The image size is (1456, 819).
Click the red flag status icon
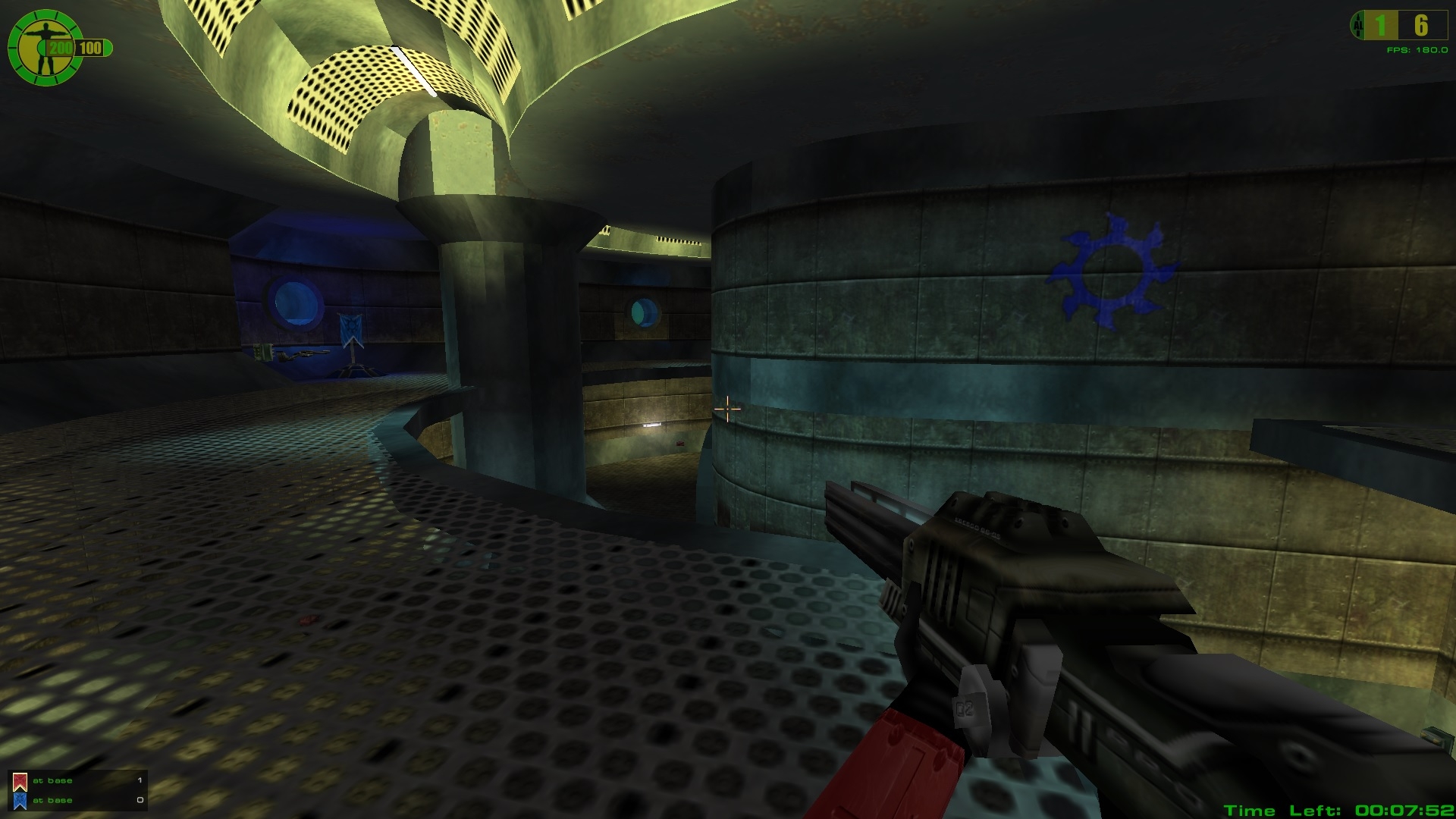20,781
